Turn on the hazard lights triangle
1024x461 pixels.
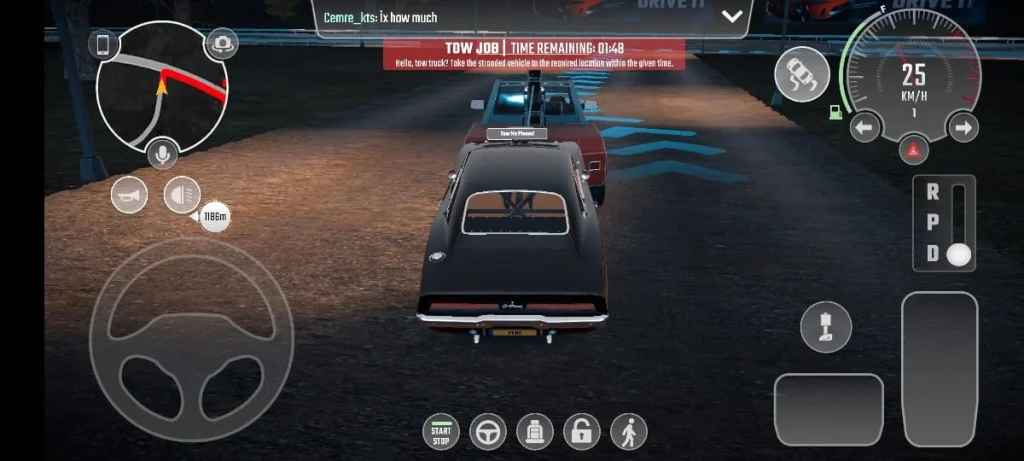click(x=913, y=151)
